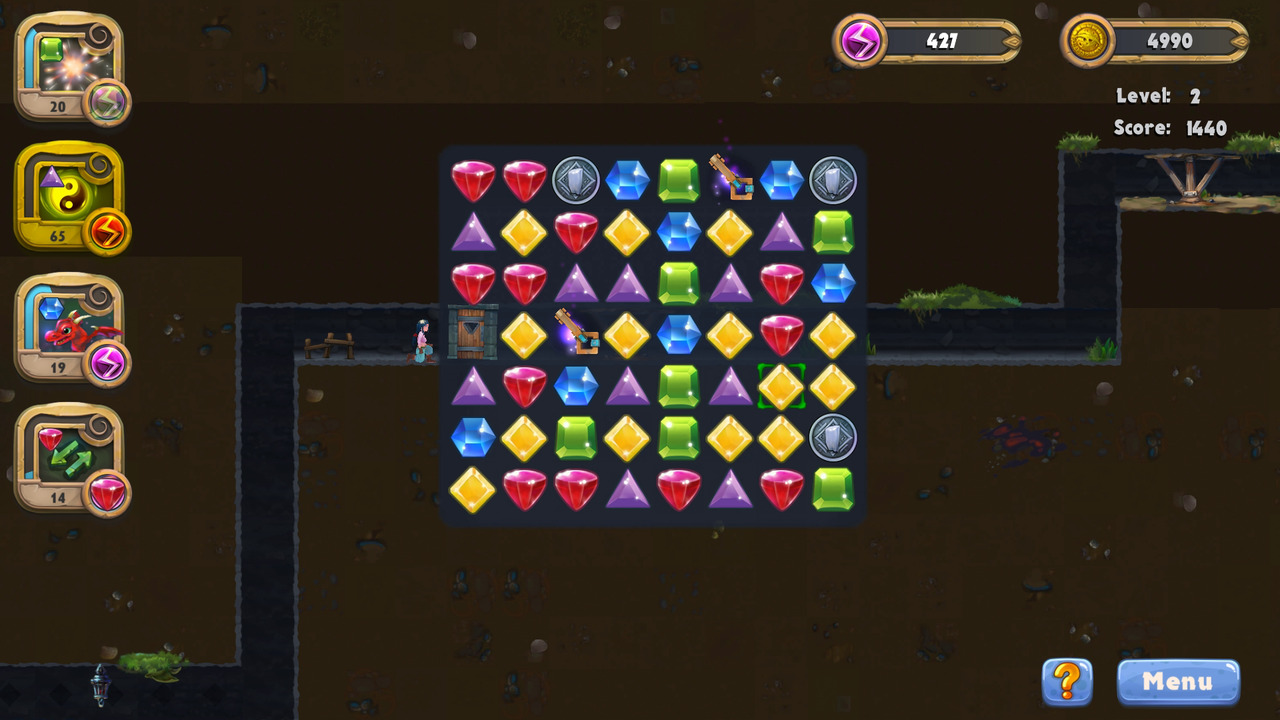Click the purple lightning energy icon
Screen dimensions: 1280x720
coord(862,40)
